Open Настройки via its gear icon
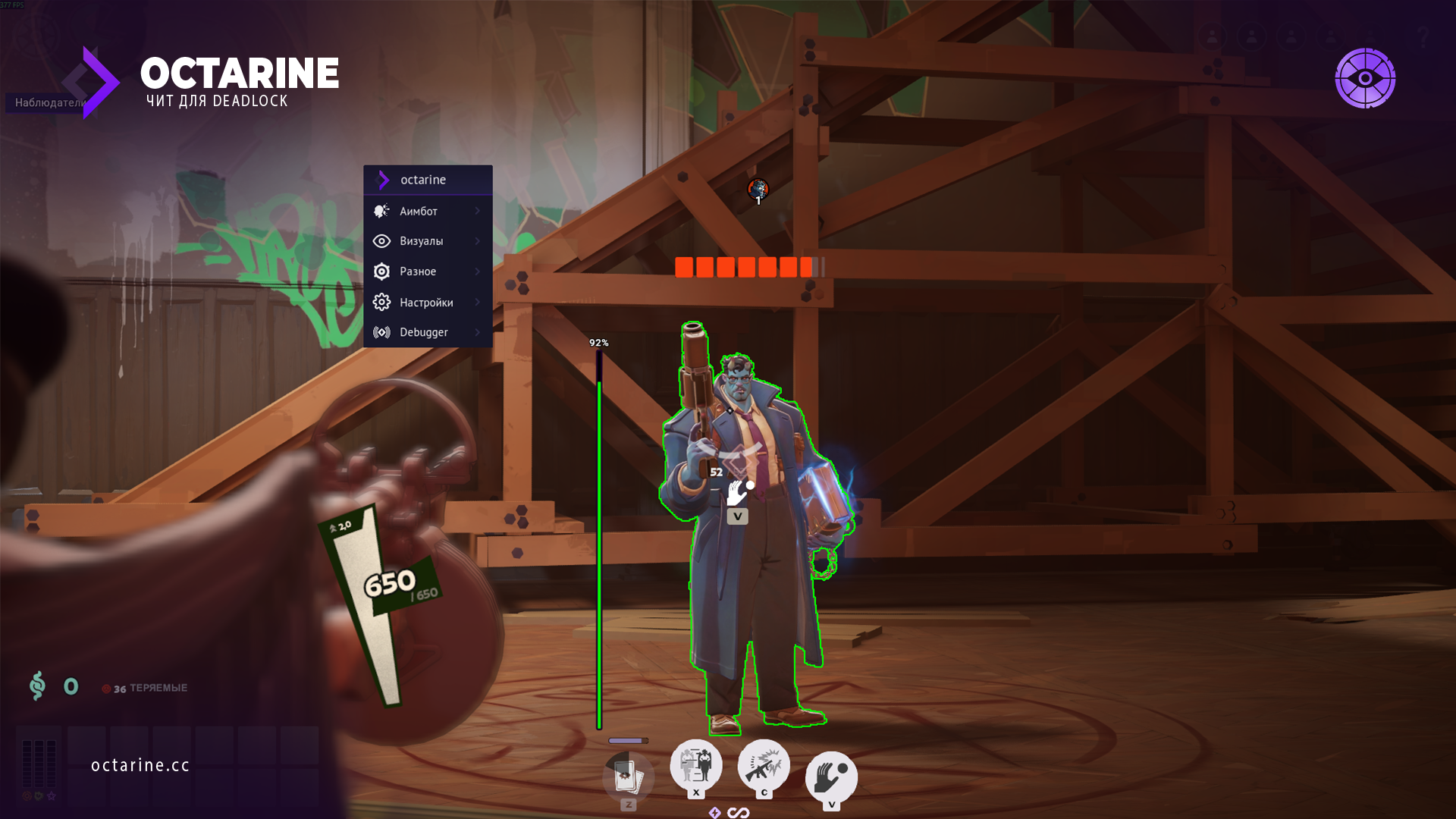This screenshot has width=1456, height=819. pos(381,302)
